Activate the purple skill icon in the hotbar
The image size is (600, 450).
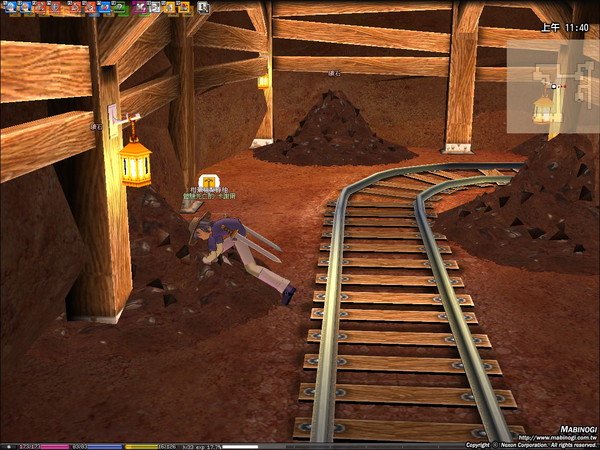(x=142, y=7)
